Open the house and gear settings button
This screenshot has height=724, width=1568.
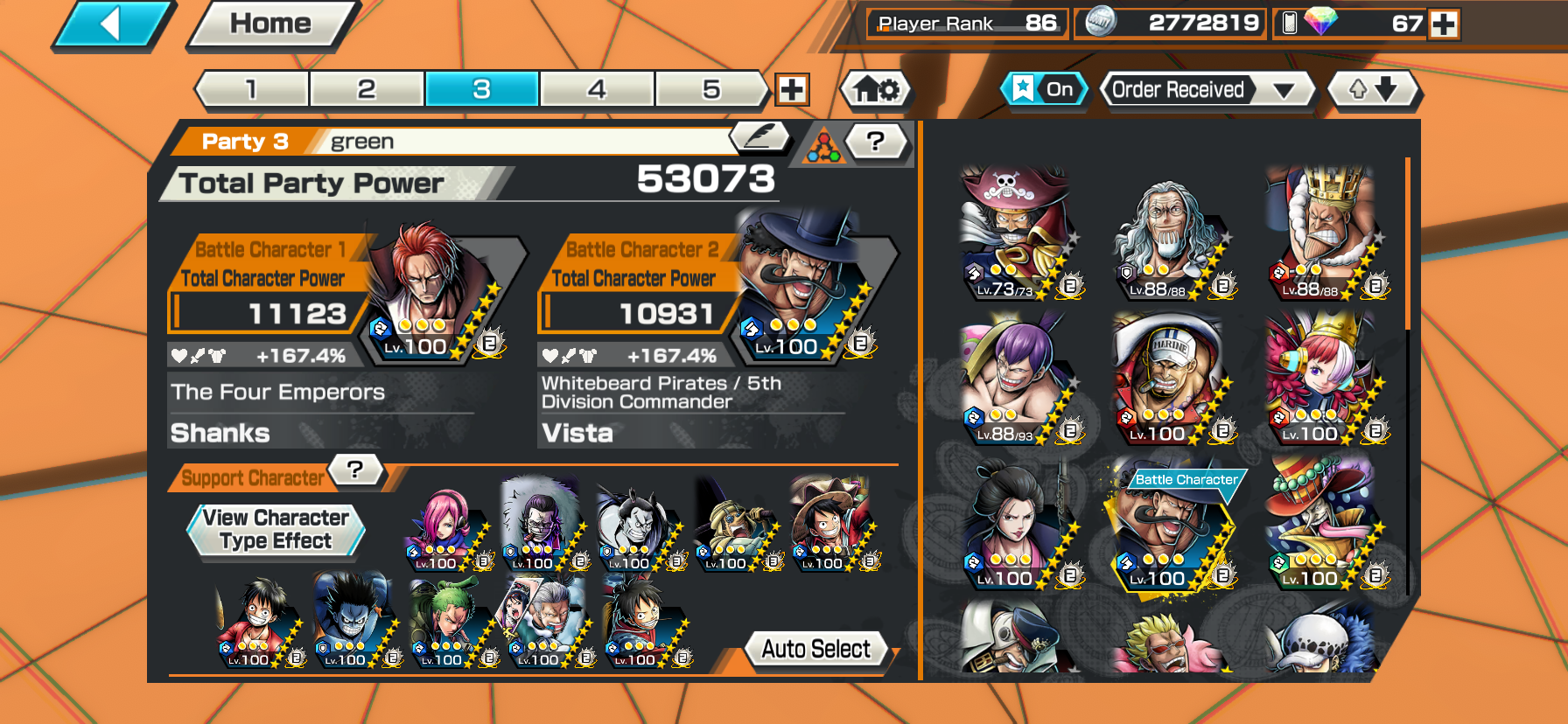pyautogui.click(x=876, y=89)
